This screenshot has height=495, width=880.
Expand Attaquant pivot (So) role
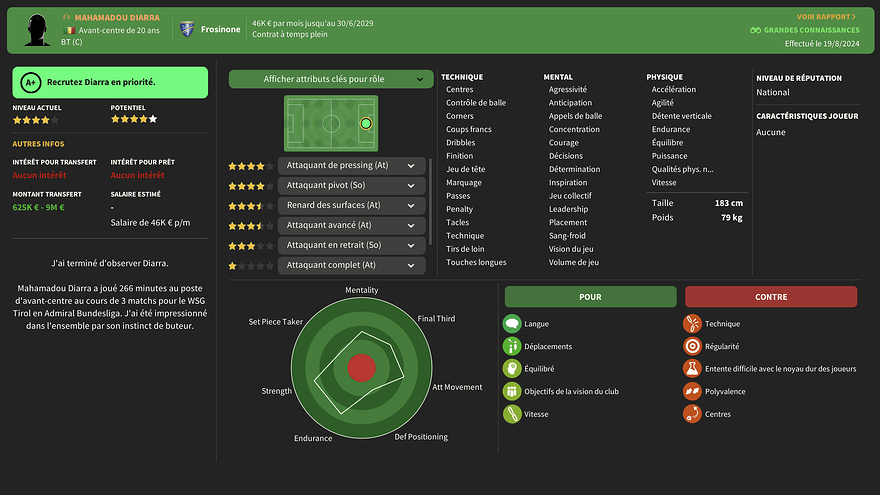(410, 186)
